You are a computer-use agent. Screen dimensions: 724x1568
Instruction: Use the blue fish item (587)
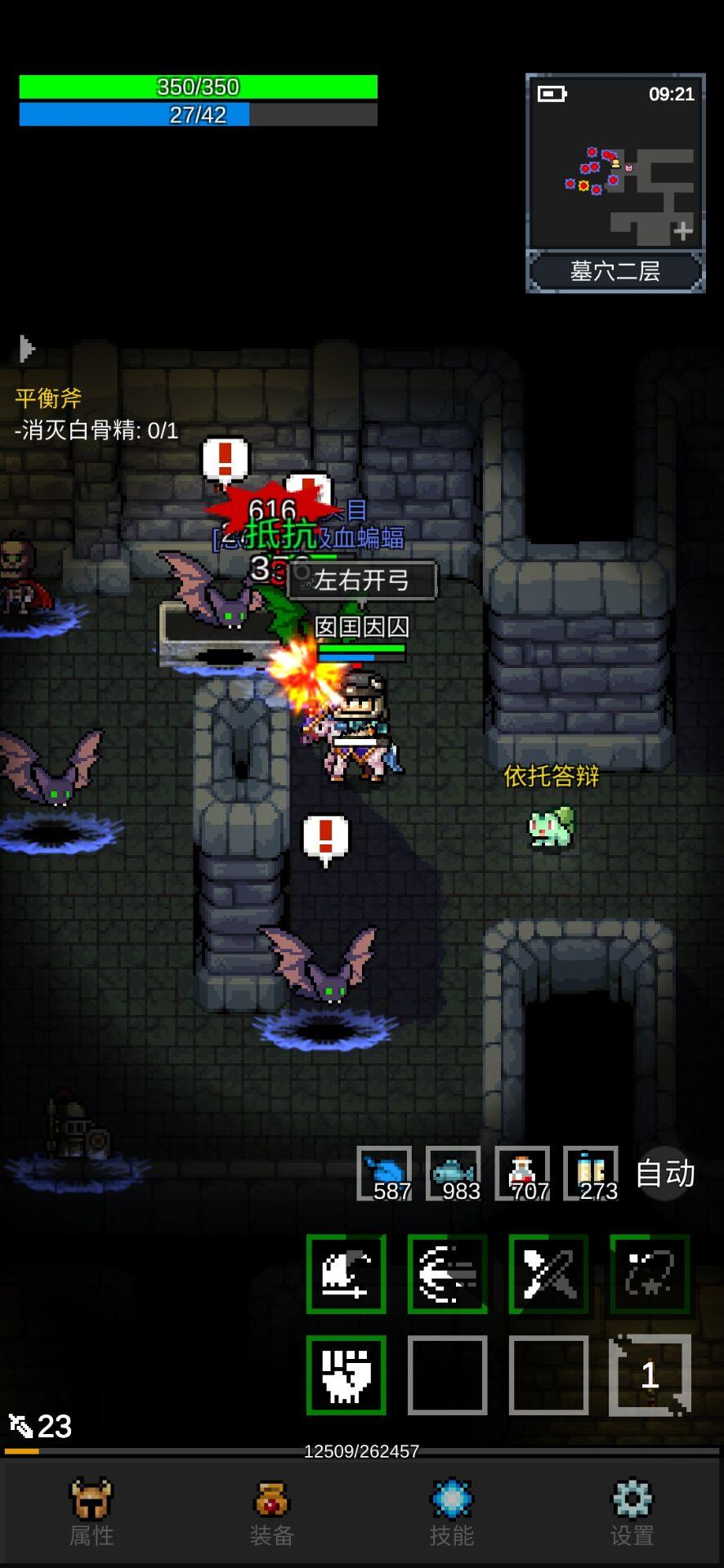(384, 1174)
